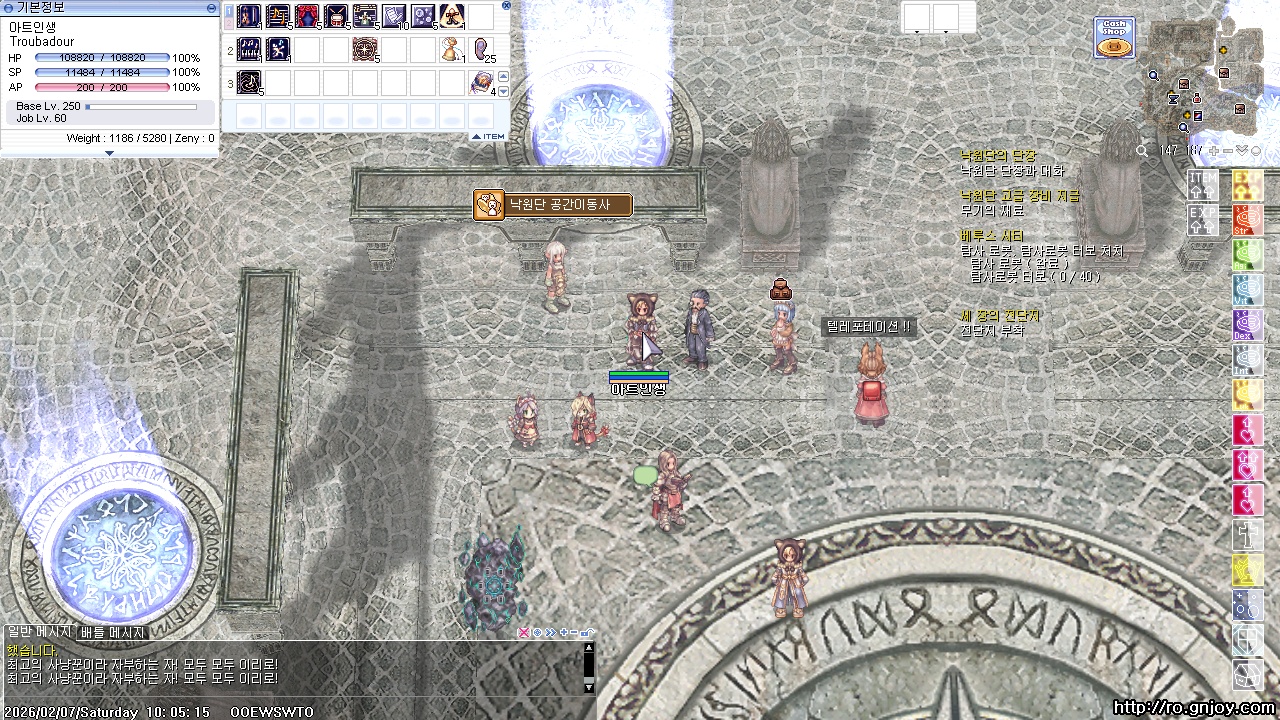The width and height of the screenshot is (1280, 720).
Task: Toggle the ITEM button below the hotbar
Action: [x=489, y=136]
